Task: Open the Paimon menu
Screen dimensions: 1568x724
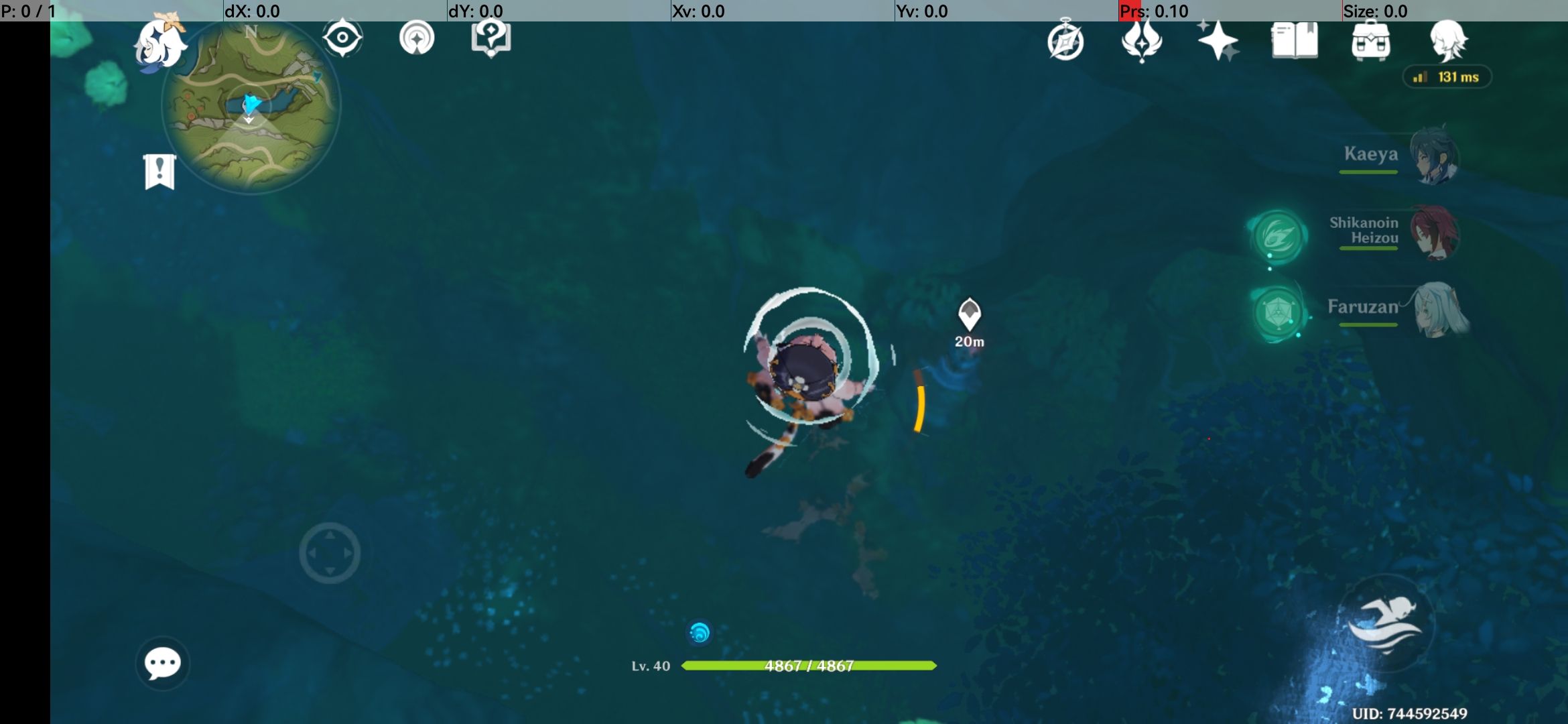Action: (x=159, y=44)
